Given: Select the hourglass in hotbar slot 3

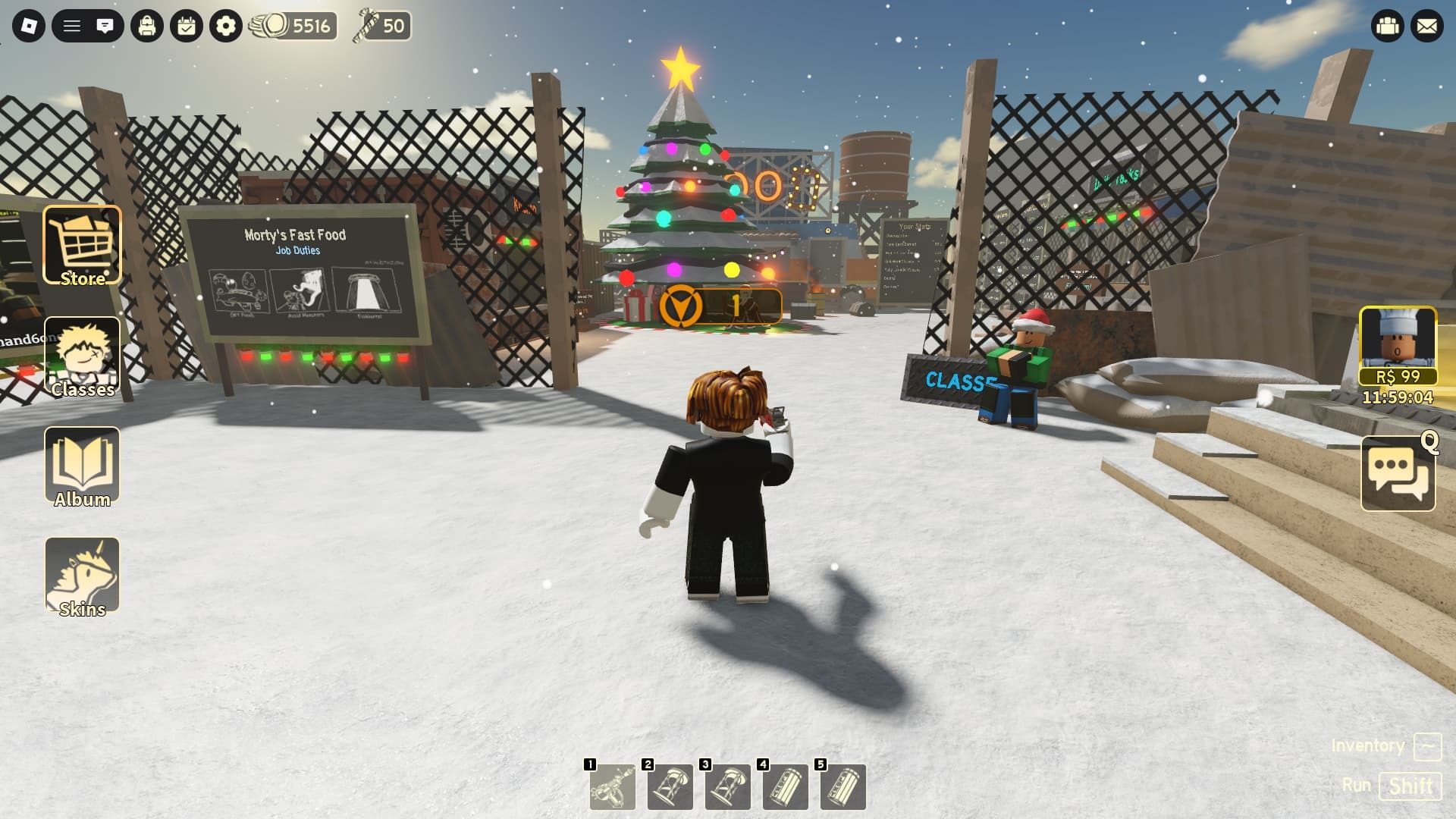Looking at the screenshot, I should pyautogui.click(x=728, y=786).
